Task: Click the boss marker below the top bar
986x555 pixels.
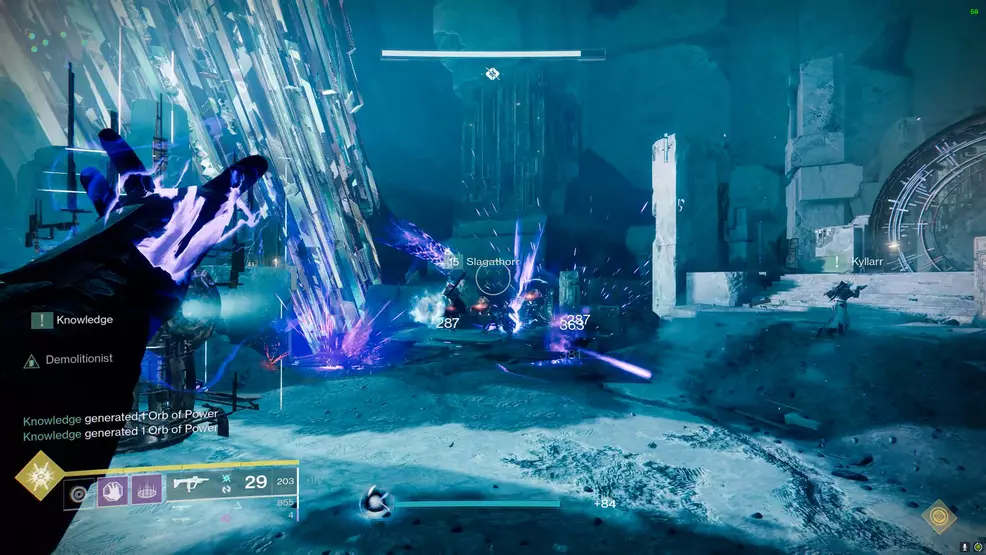Action: 492,74
